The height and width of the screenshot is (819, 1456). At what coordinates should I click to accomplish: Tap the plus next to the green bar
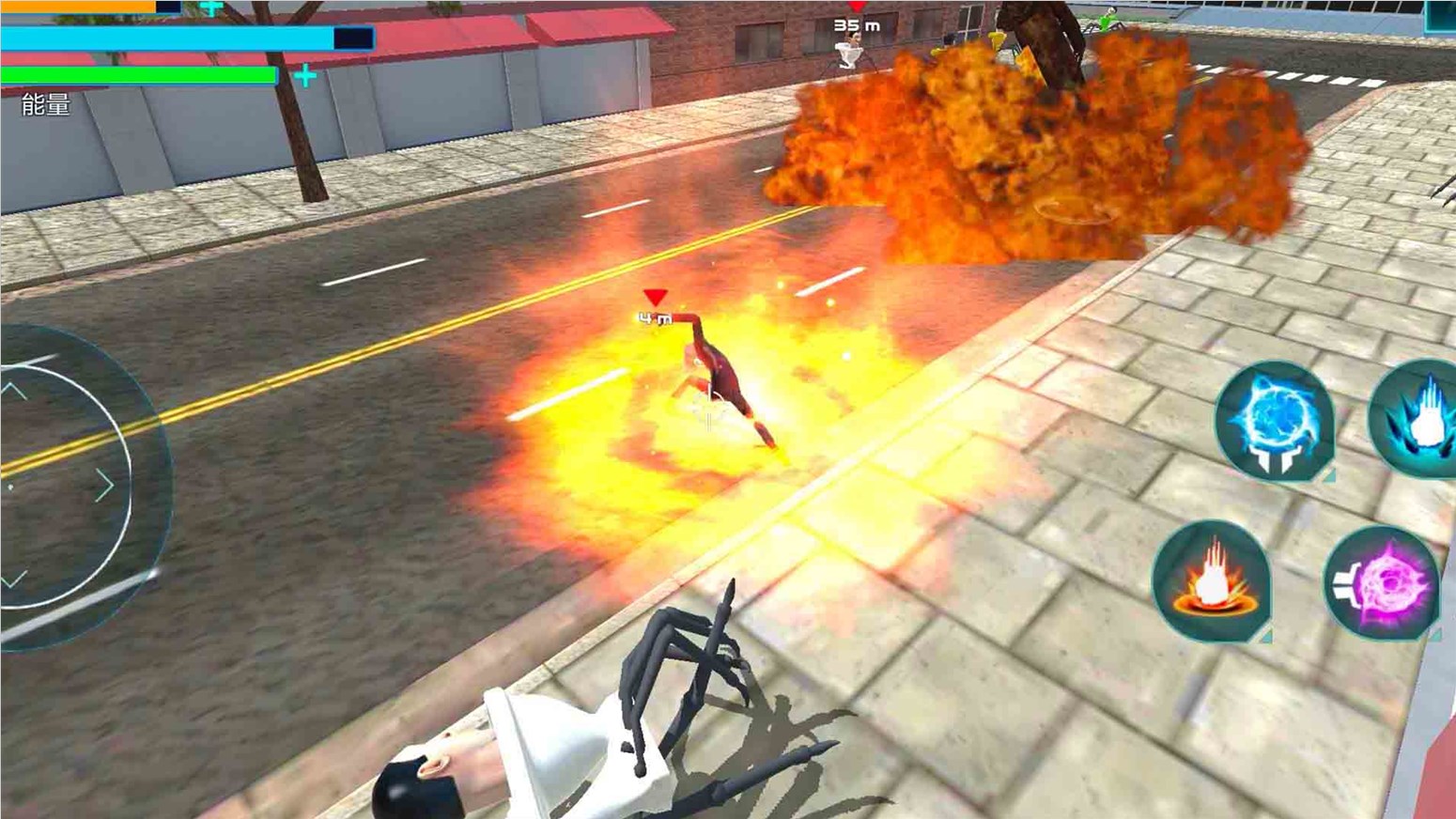(x=304, y=76)
